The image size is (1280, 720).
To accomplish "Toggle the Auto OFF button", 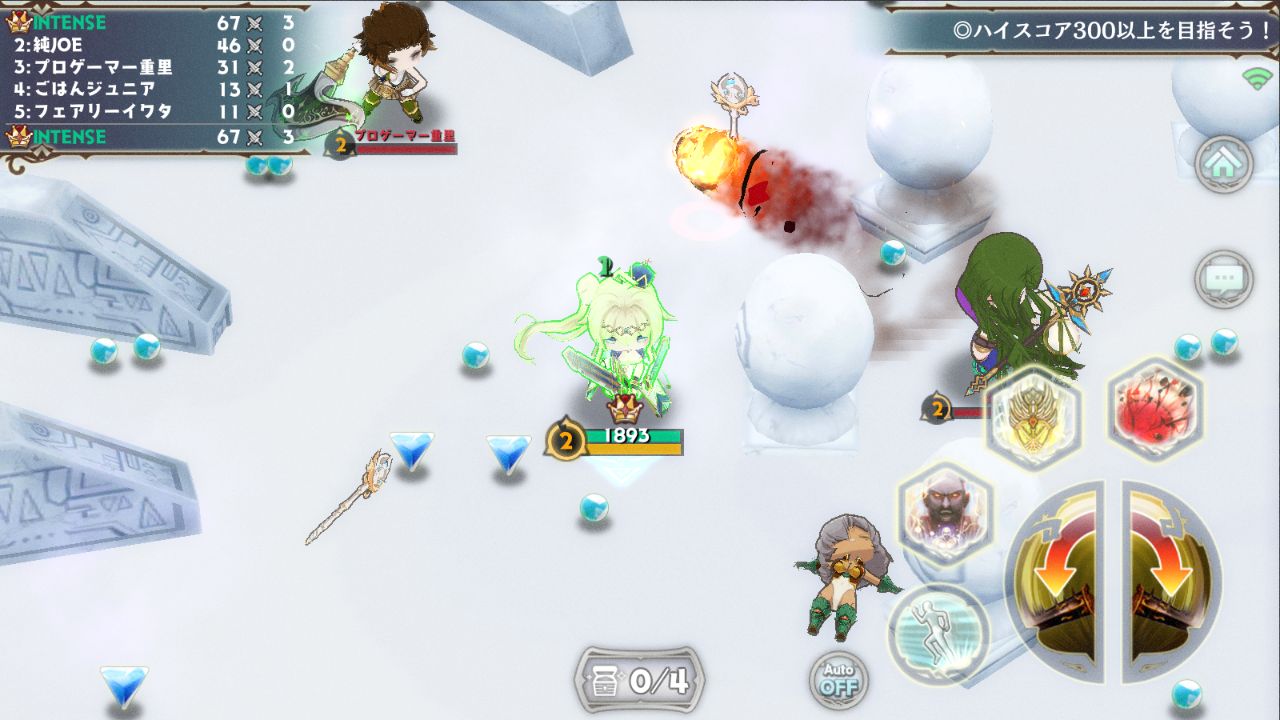I will (x=838, y=679).
